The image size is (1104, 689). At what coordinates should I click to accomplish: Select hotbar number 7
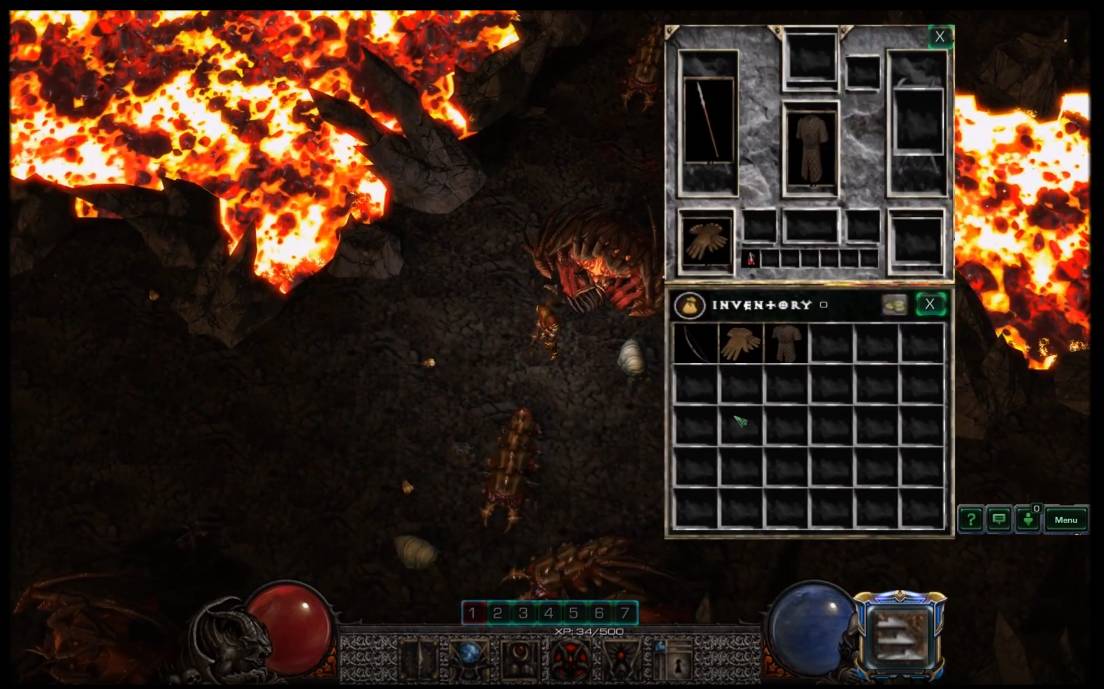coord(624,612)
